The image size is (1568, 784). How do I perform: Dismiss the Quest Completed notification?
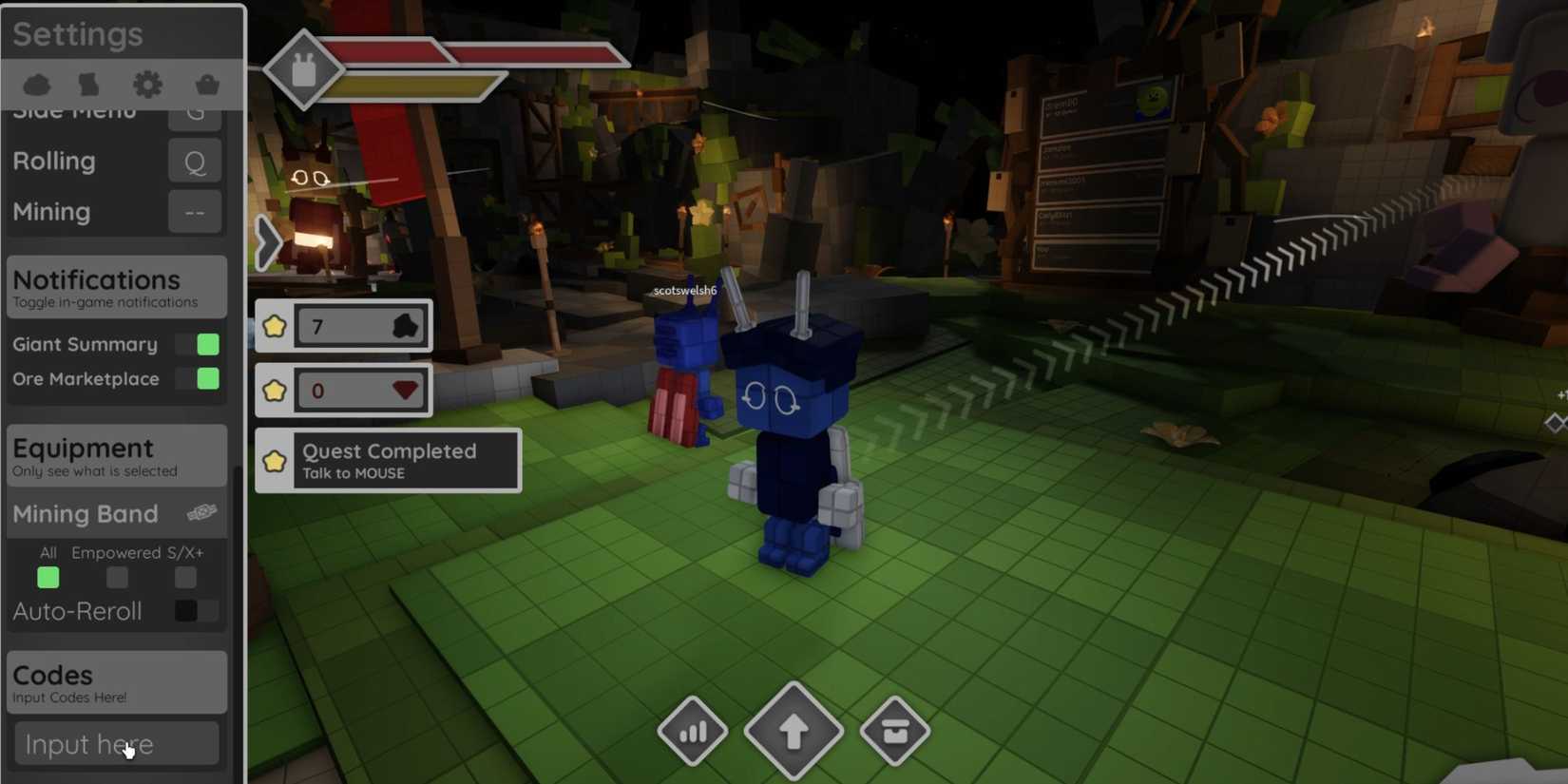(x=388, y=460)
